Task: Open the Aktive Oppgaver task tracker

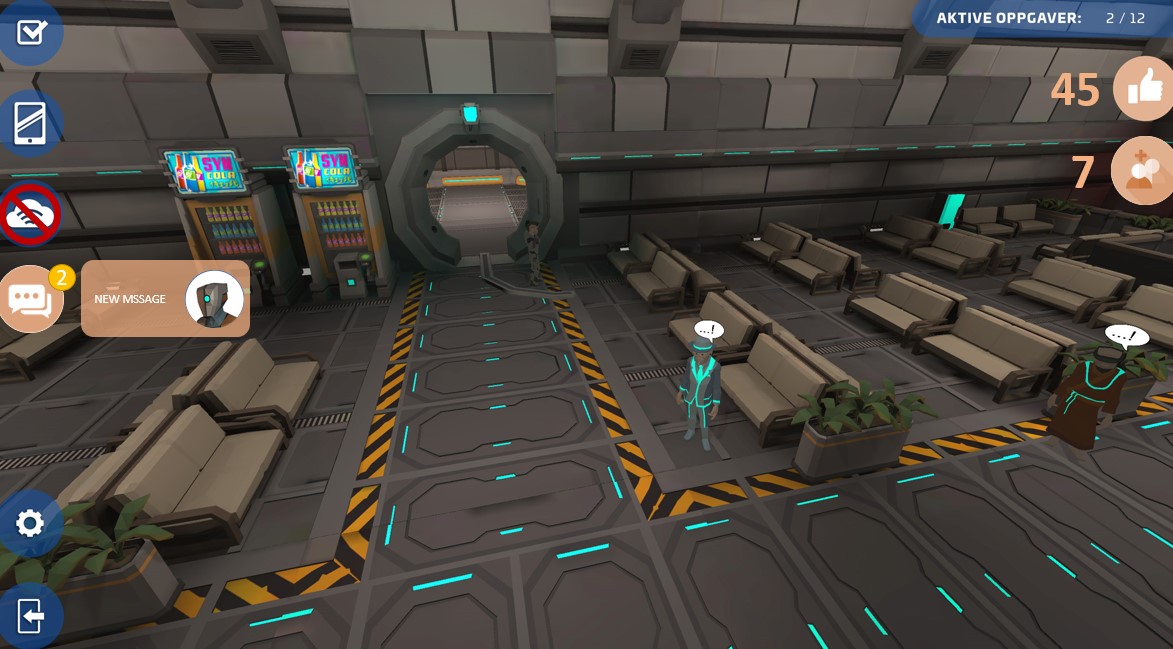Action: tap(1040, 18)
